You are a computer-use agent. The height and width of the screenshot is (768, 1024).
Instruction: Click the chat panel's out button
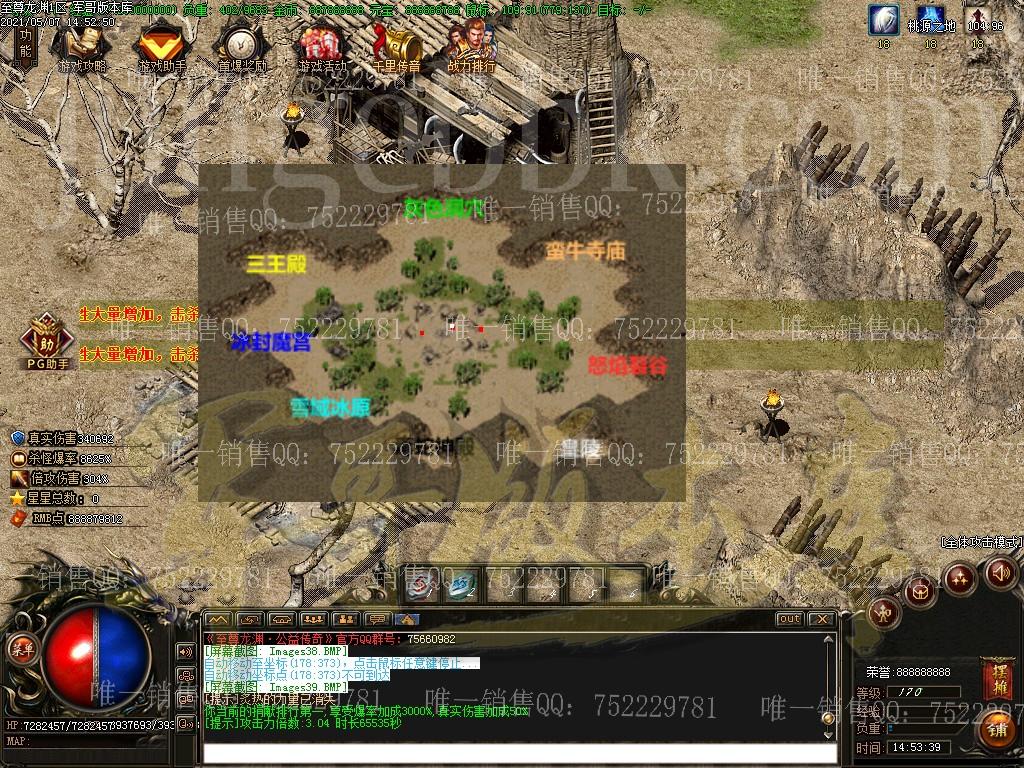click(x=789, y=619)
